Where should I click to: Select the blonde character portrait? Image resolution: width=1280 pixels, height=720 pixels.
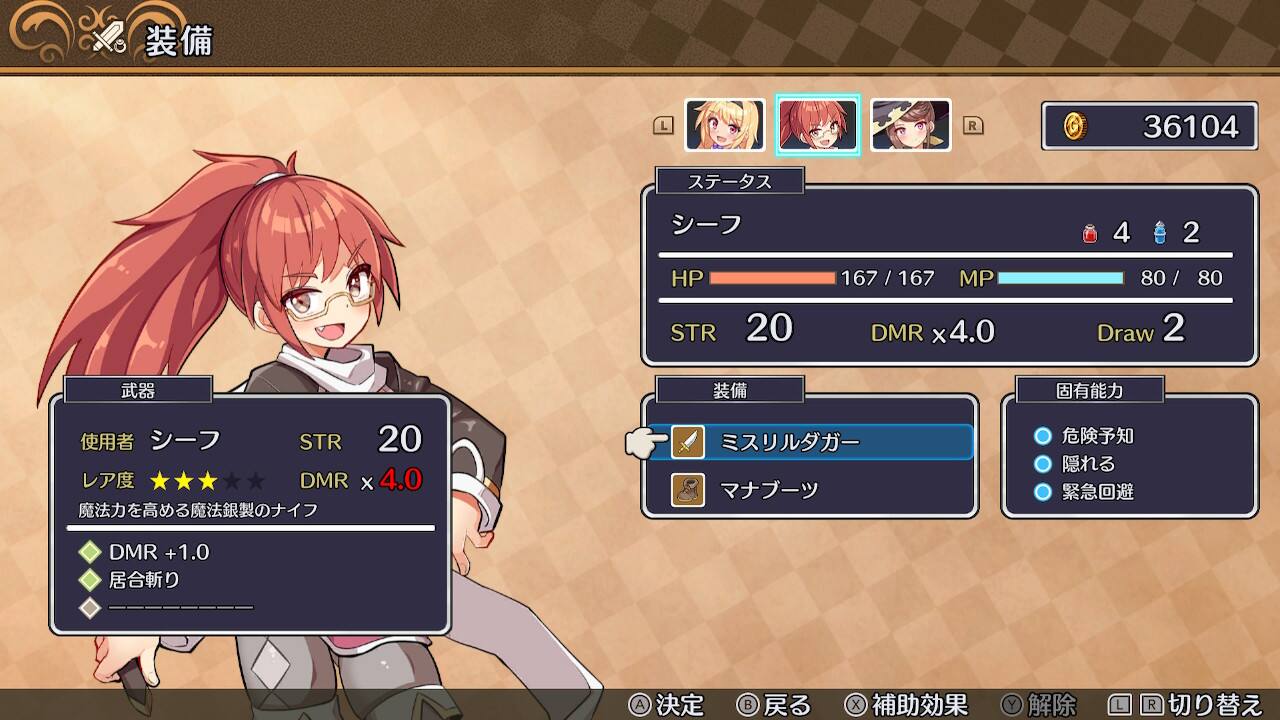tap(725, 125)
